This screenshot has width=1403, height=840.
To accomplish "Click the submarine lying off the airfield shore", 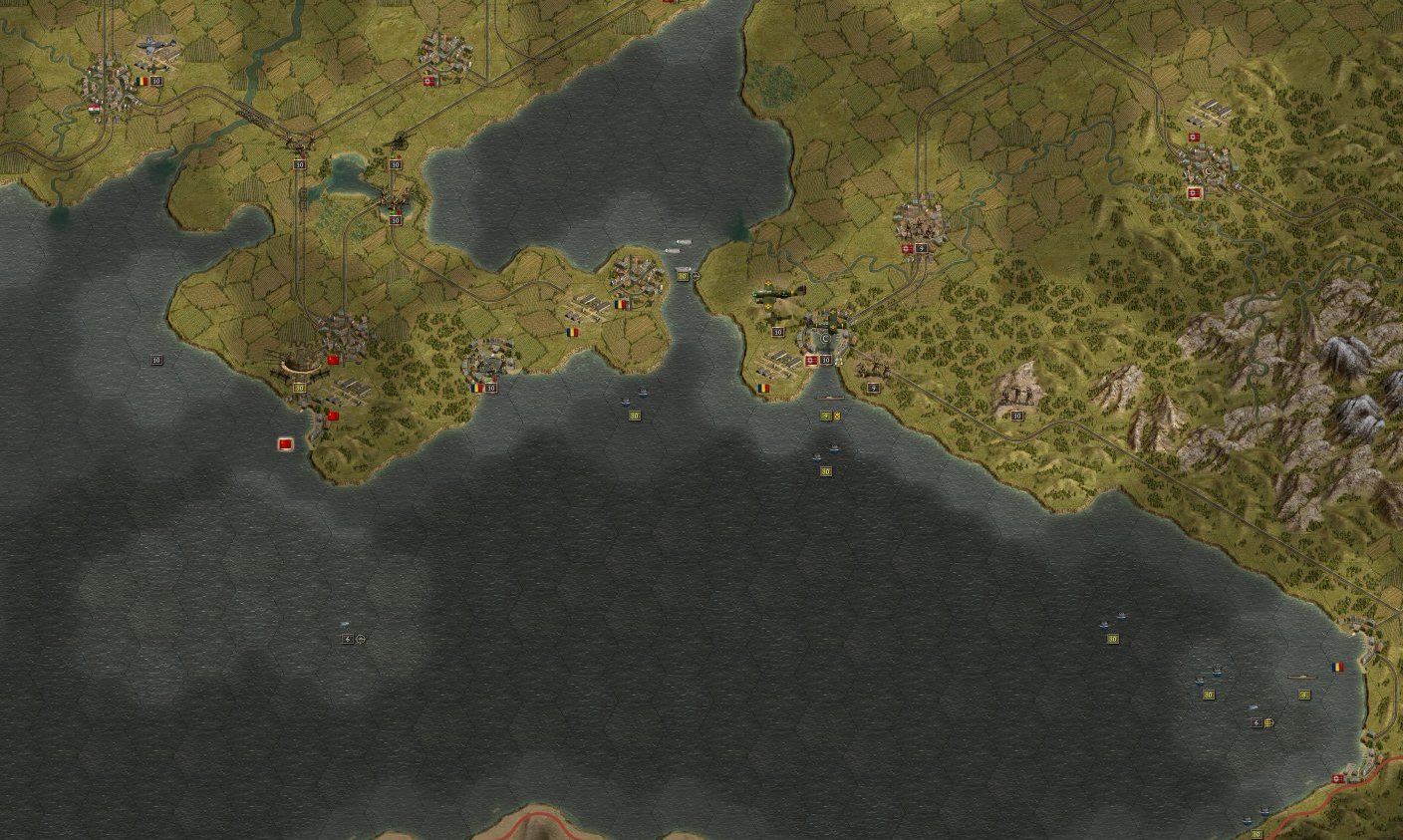I will (x=831, y=398).
